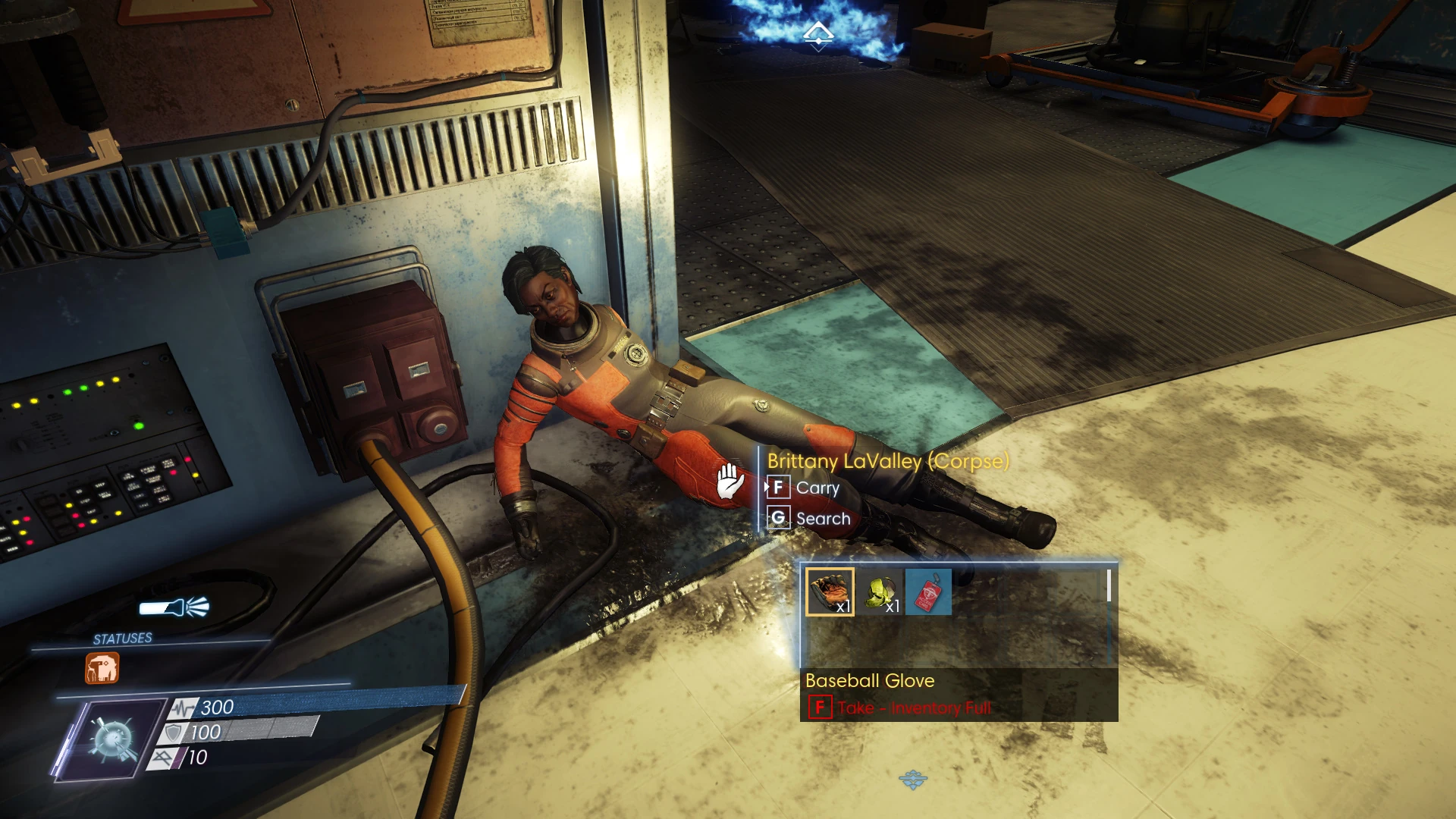Click the loot panel scrollbar

(1109, 585)
